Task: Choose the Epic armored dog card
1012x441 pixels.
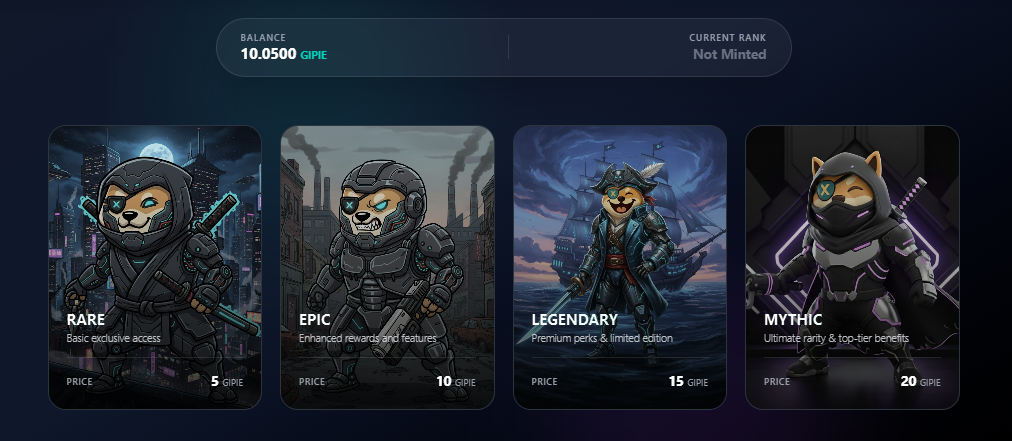Action: point(387,267)
